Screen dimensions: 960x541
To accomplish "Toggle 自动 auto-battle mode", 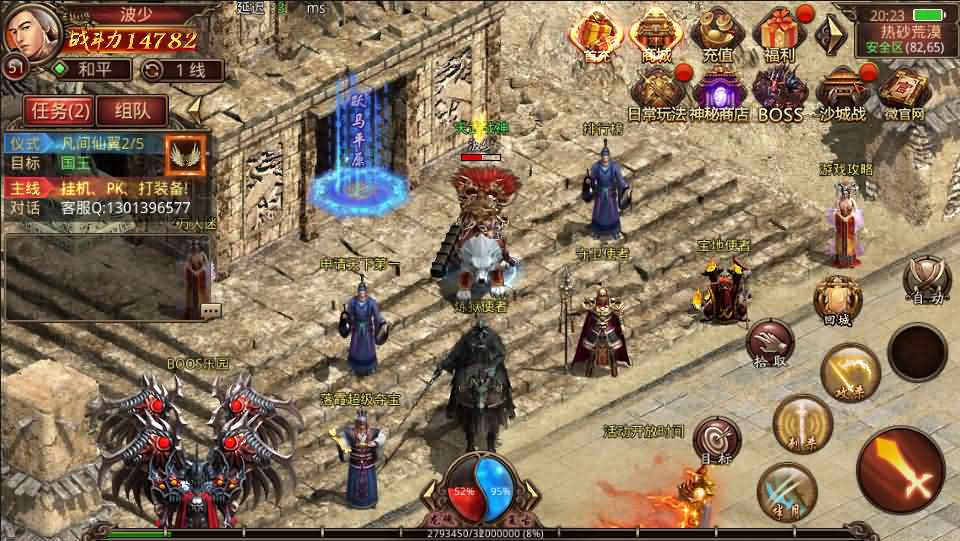I will point(926,278).
